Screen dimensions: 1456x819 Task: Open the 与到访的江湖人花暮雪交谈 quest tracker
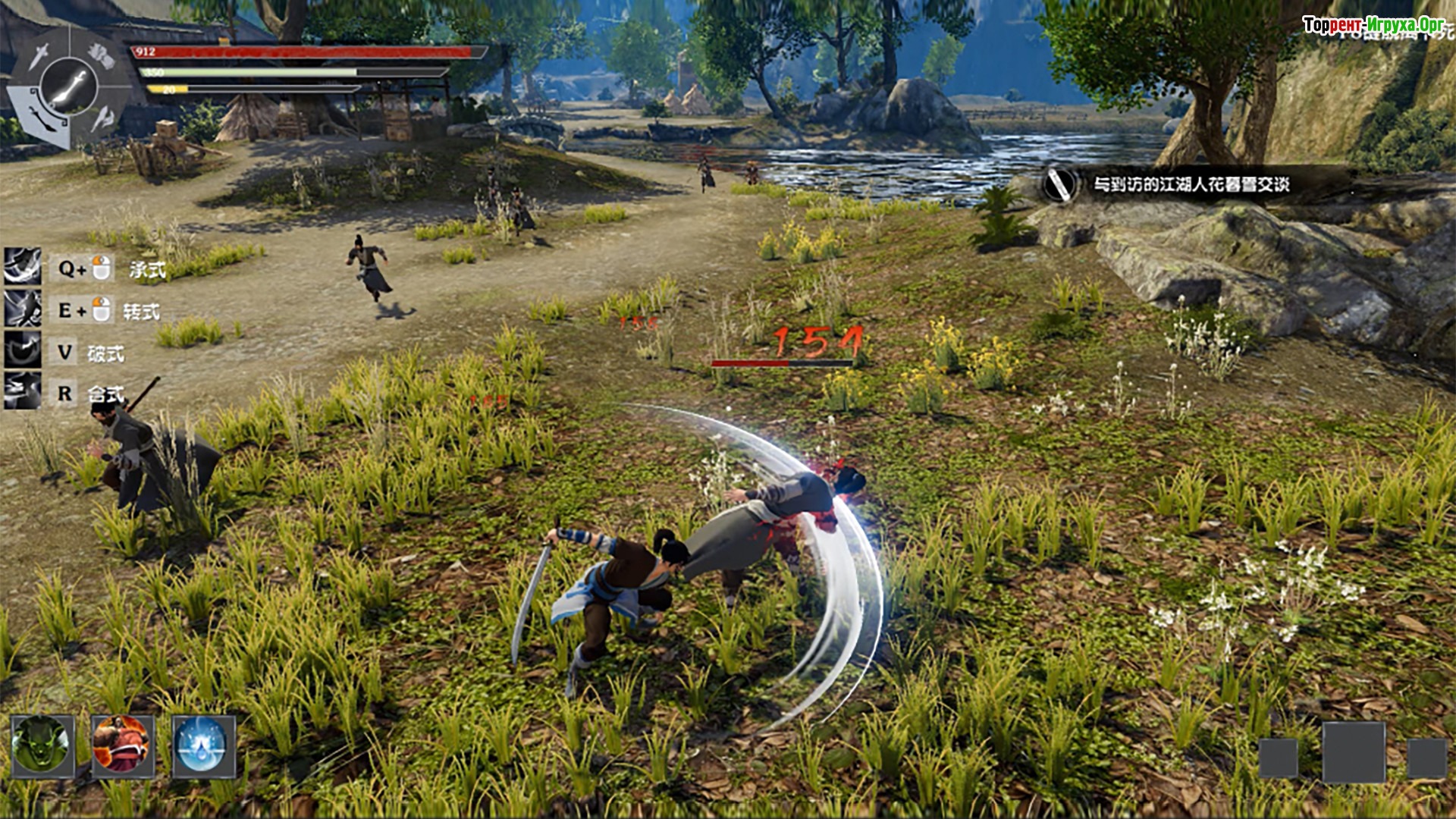point(1191,184)
